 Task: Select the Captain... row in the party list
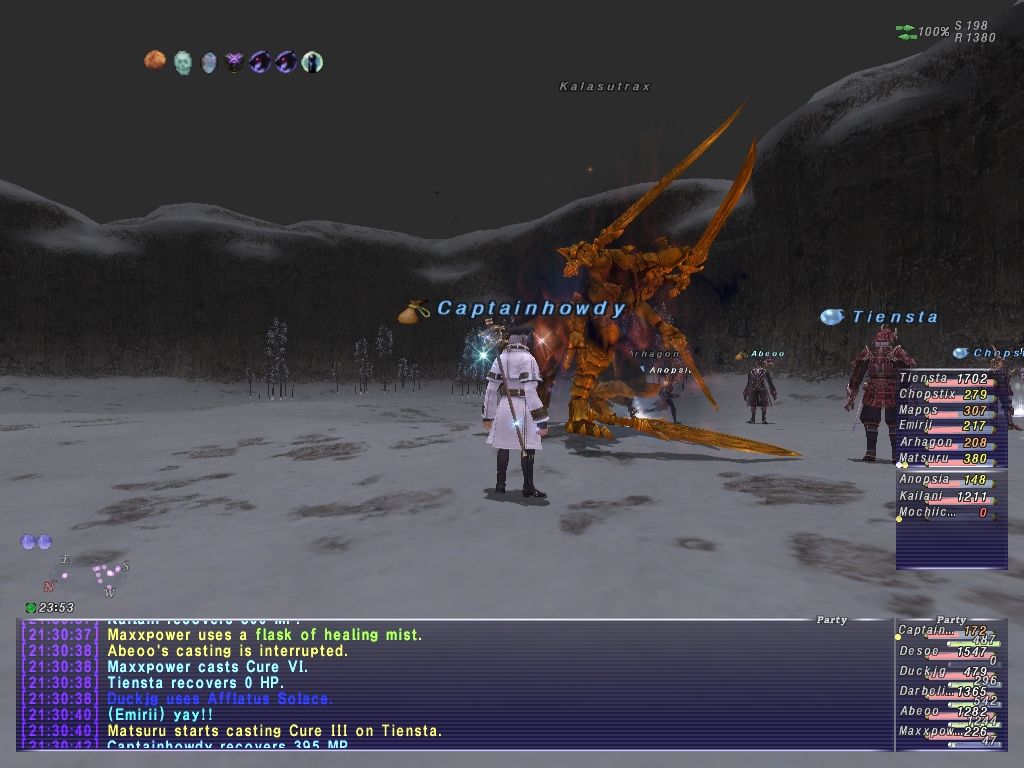948,632
